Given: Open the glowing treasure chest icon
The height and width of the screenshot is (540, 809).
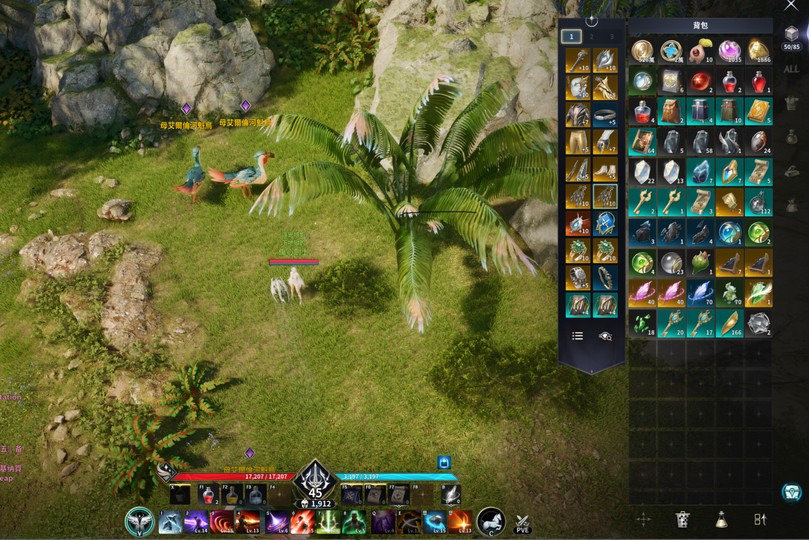Looking at the screenshot, I should point(792,492).
